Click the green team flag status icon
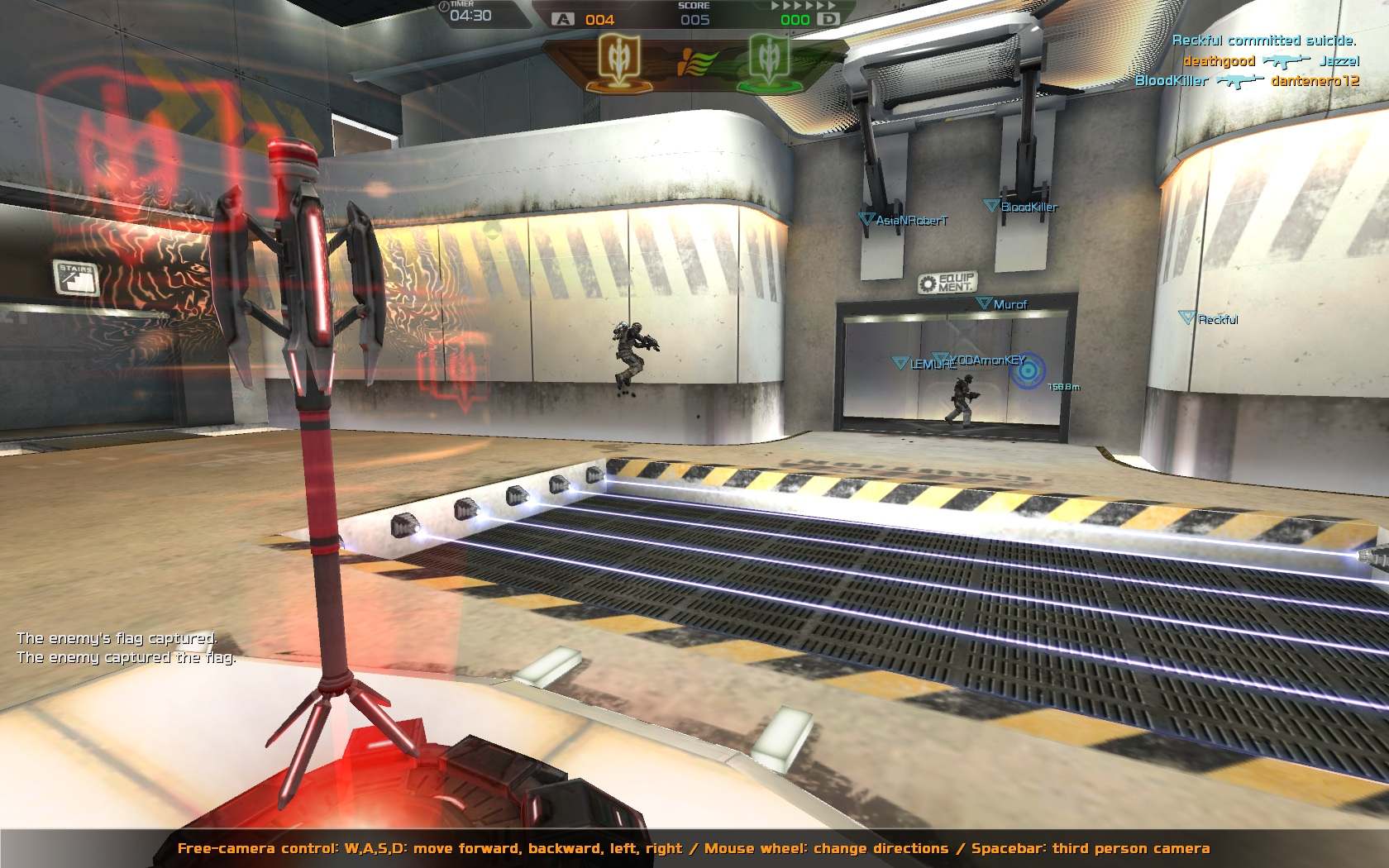The height and width of the screenshot is (868, 1389). click(769, 61)
